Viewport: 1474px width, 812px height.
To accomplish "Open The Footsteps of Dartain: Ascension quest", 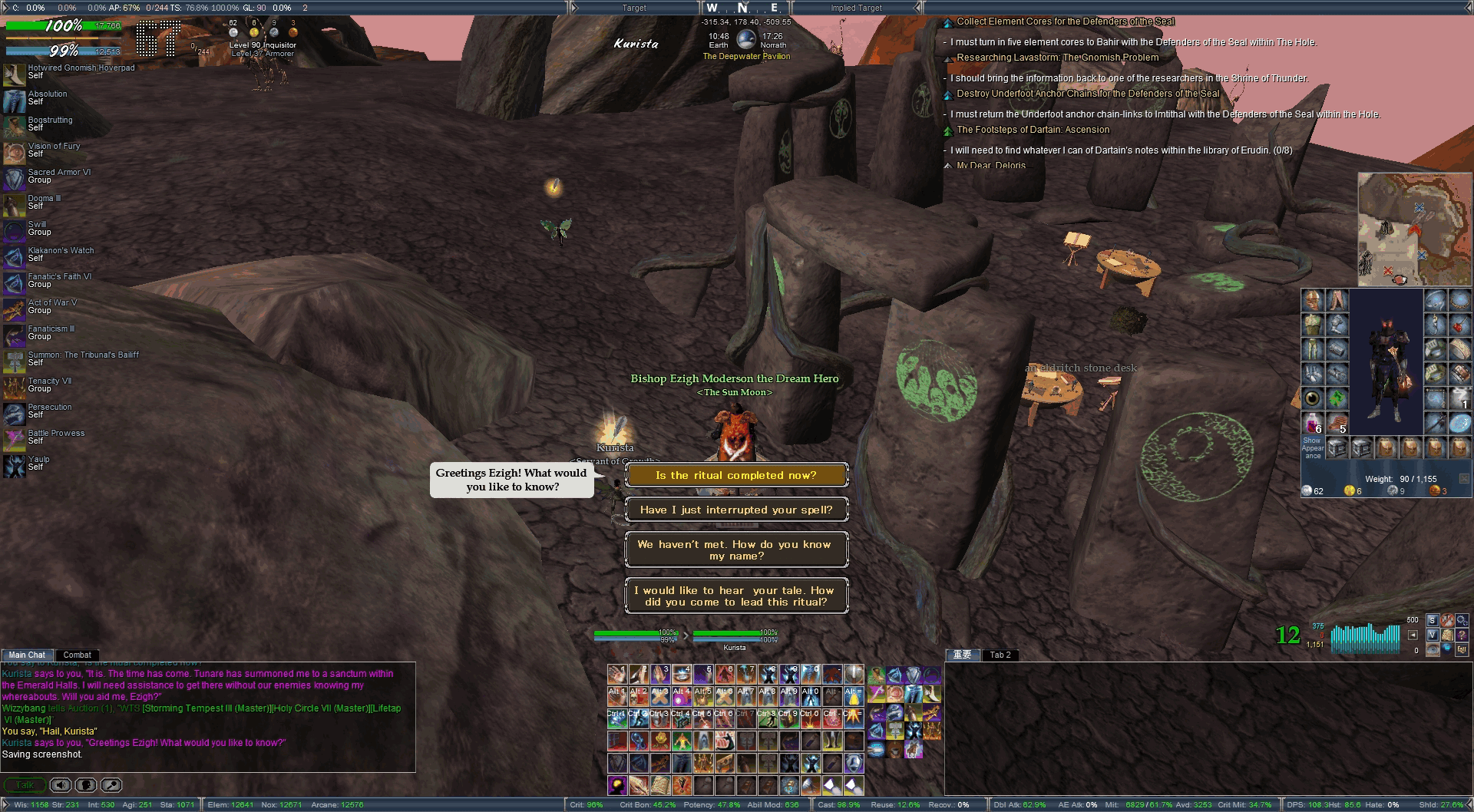I will click(1033, 130).
